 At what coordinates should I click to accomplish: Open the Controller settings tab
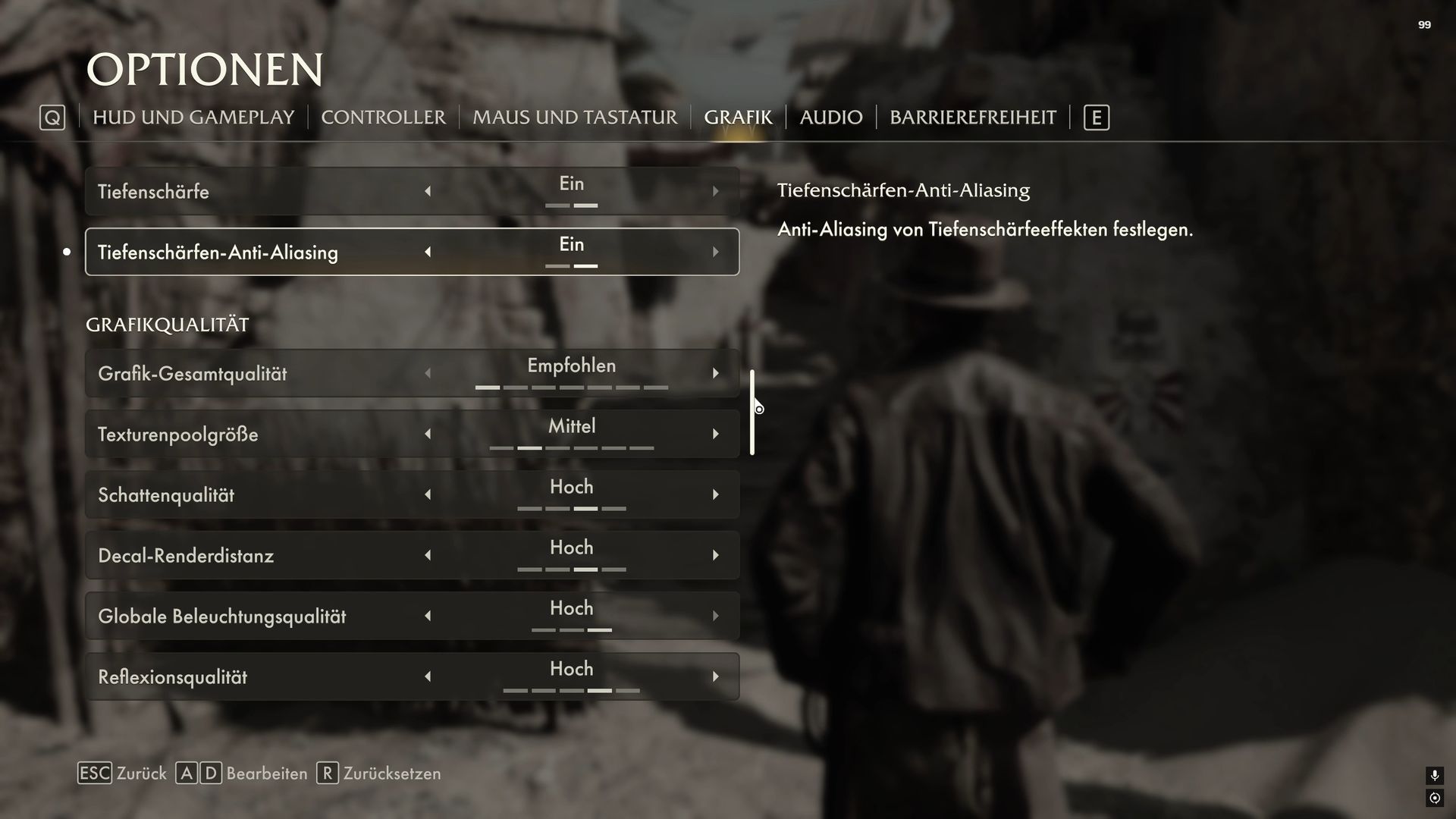383,118
